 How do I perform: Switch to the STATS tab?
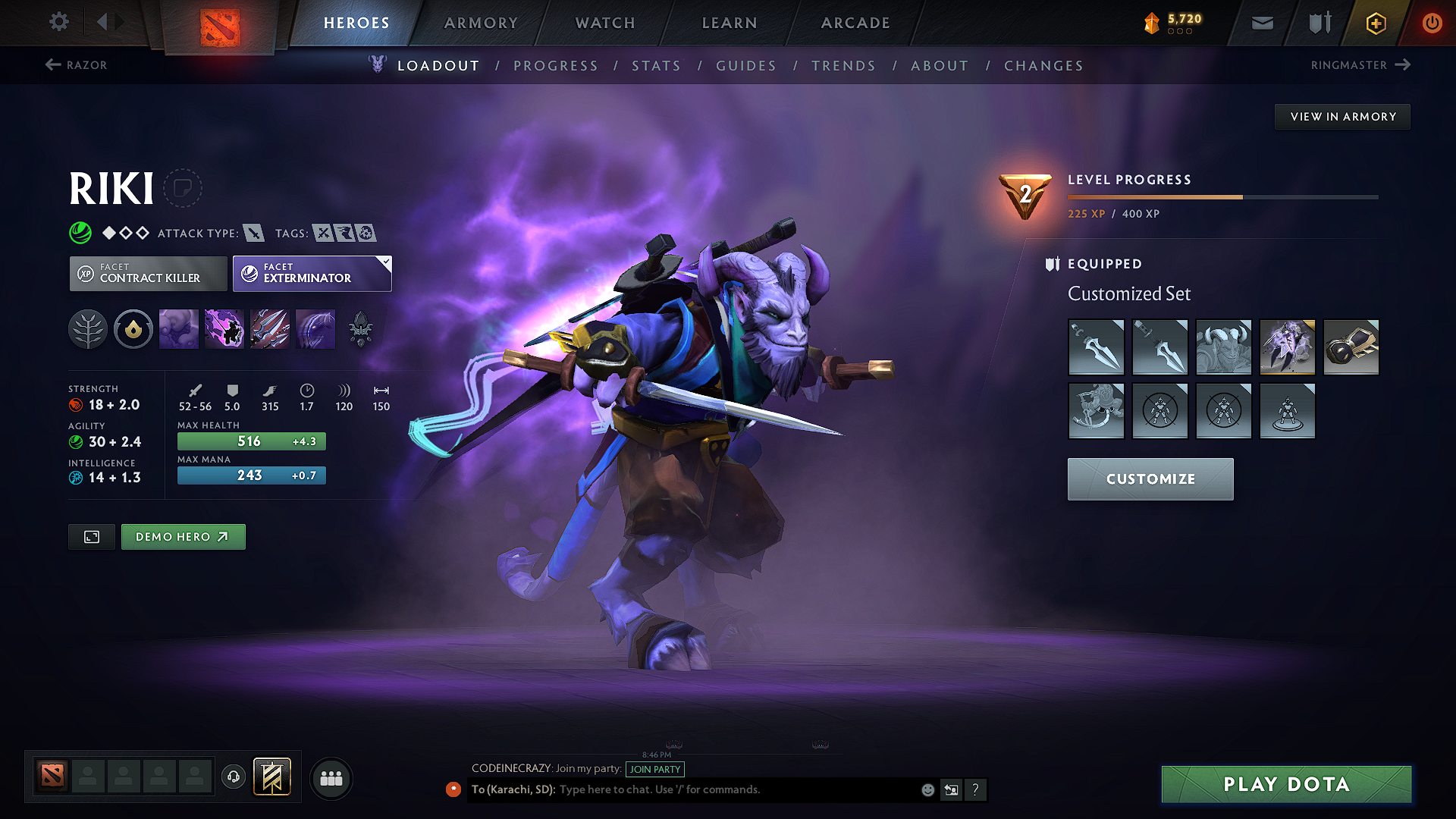pyautogui.click(x=656, y=66)
